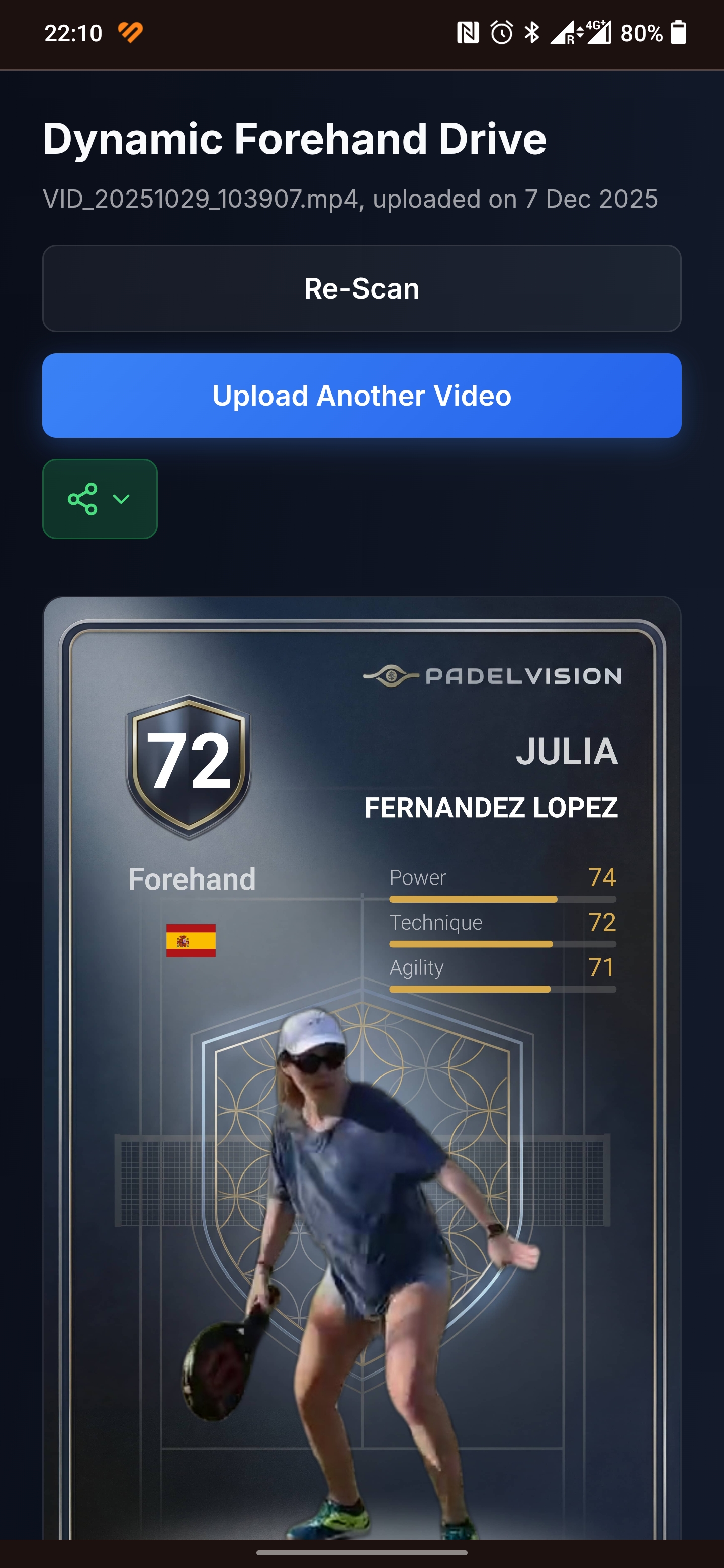Open the green share icon
Image resolution: width=724 pixels, height=1568 pixels.
82,499
